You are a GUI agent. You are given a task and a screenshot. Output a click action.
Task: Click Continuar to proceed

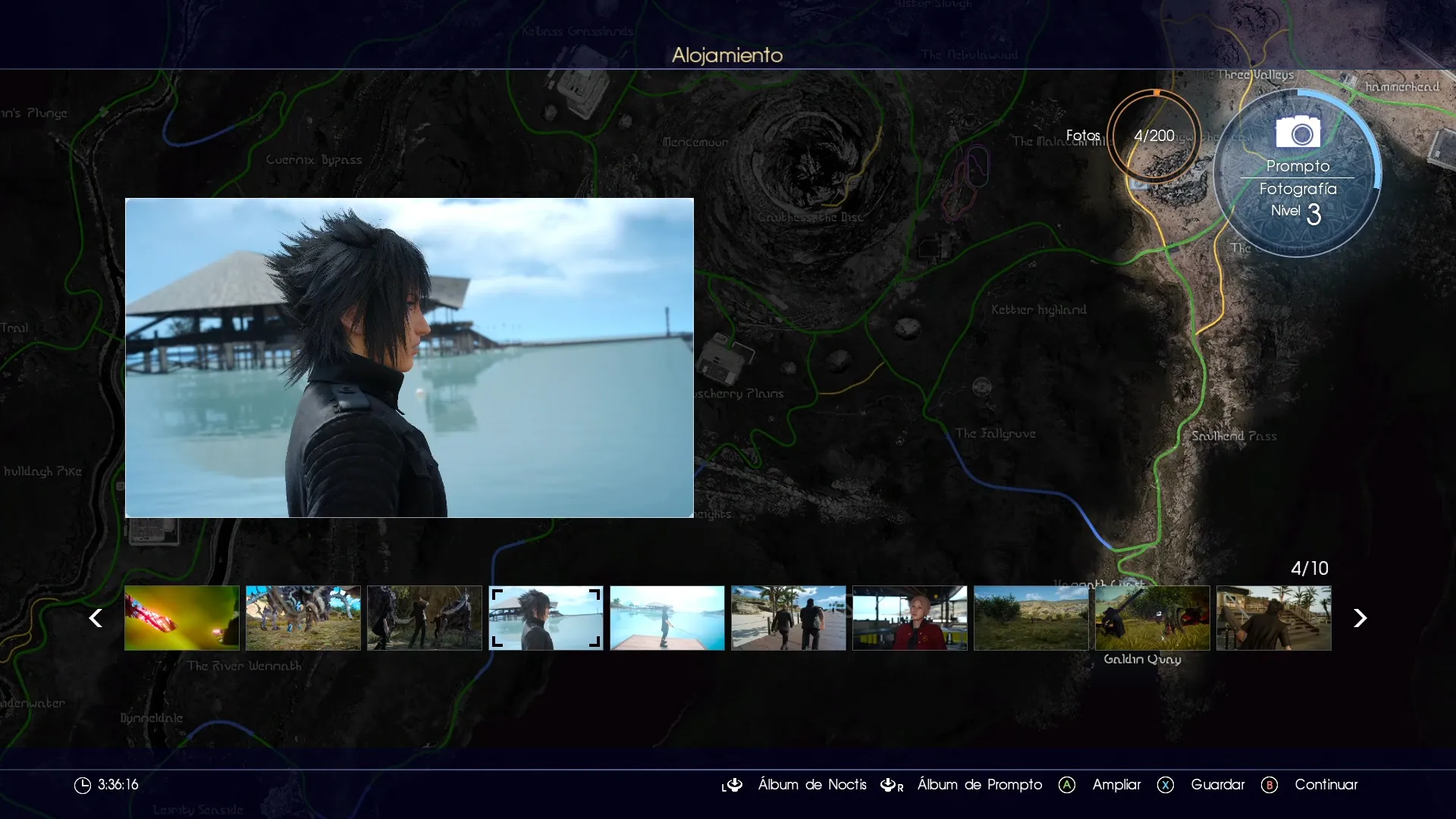[1326, 785]
